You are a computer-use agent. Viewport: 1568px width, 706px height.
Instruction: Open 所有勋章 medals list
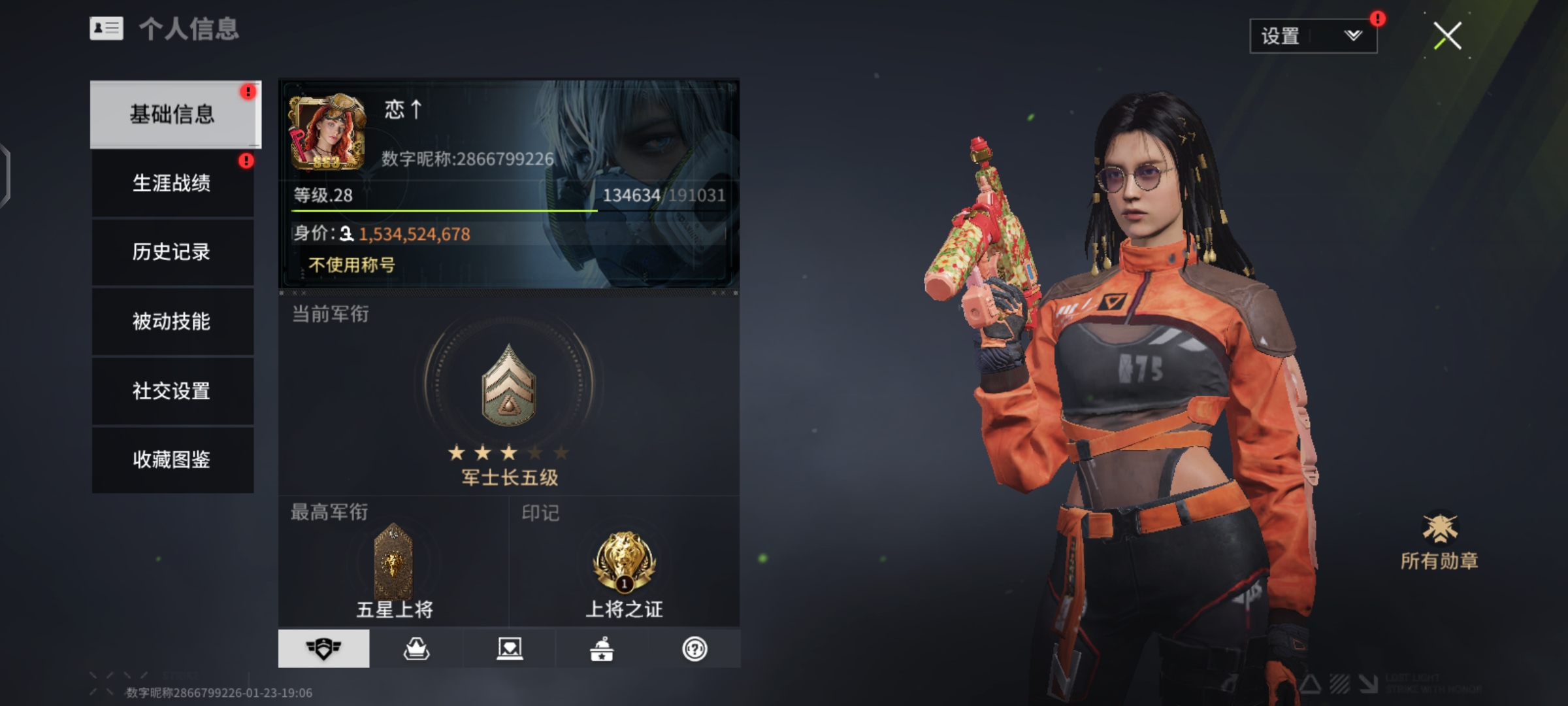click(x=1439, y=541)
